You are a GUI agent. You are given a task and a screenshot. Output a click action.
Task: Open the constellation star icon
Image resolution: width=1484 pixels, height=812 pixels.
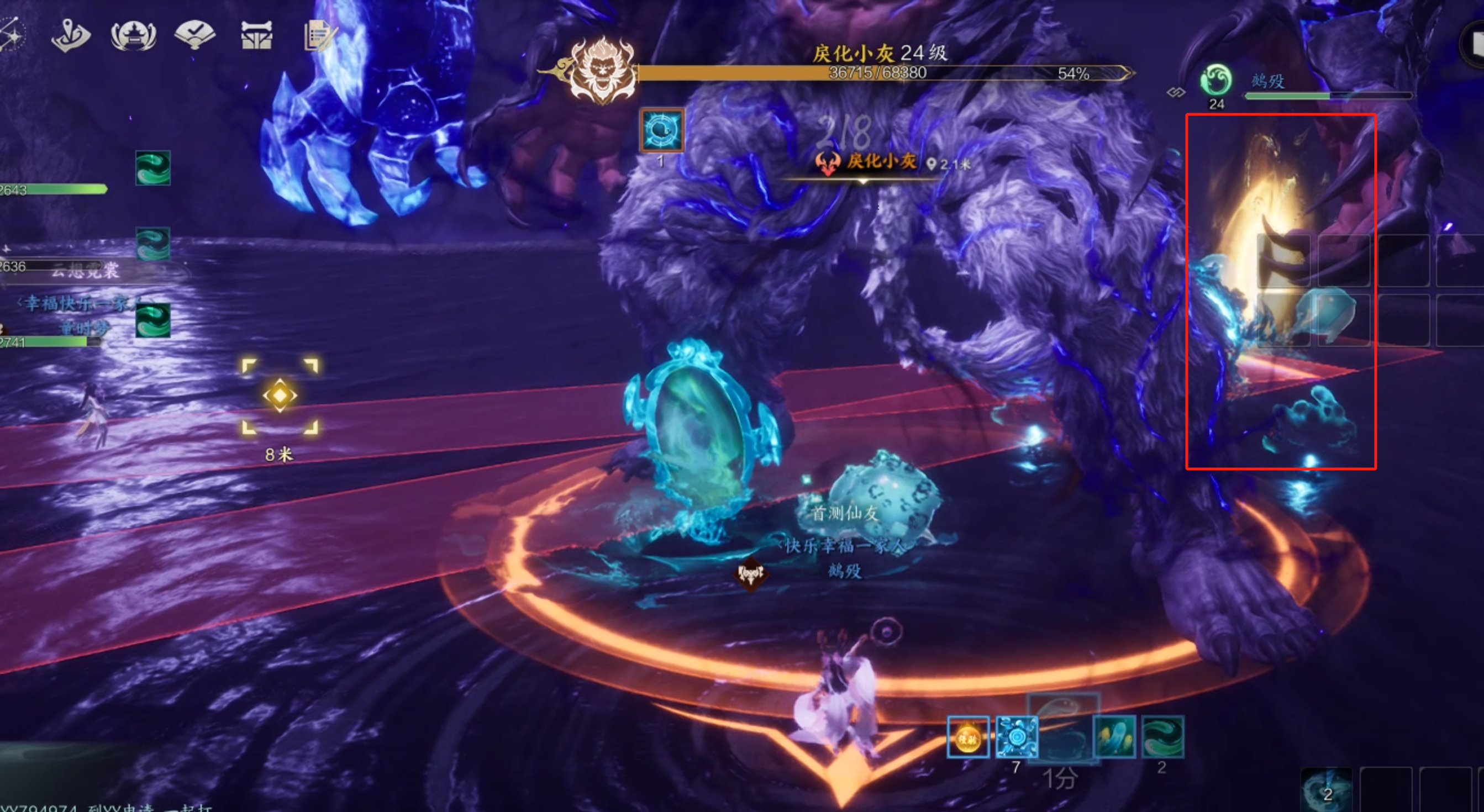tap(12, 35)
